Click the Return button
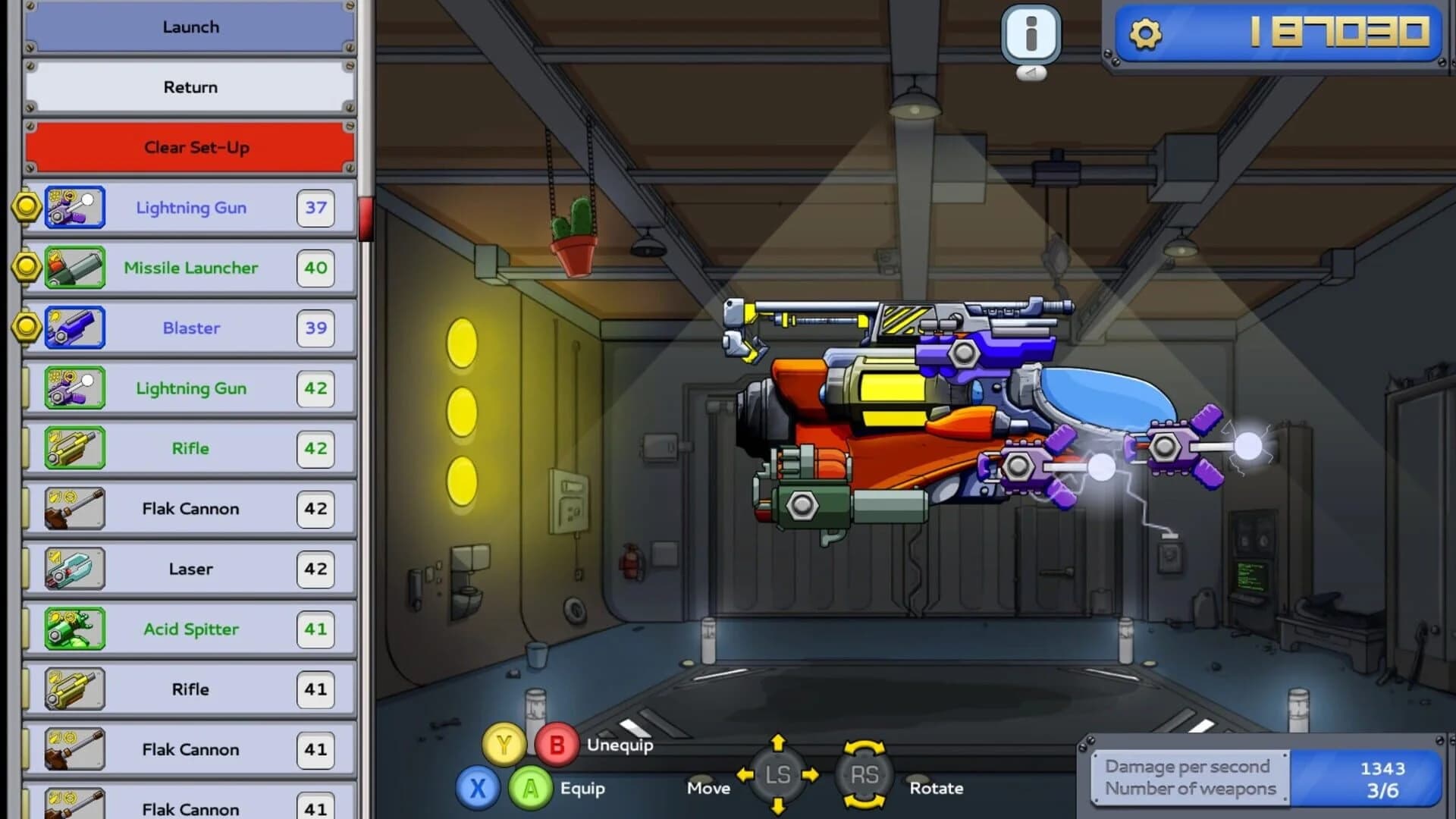The image size is (1456, 819). point(190,86)
